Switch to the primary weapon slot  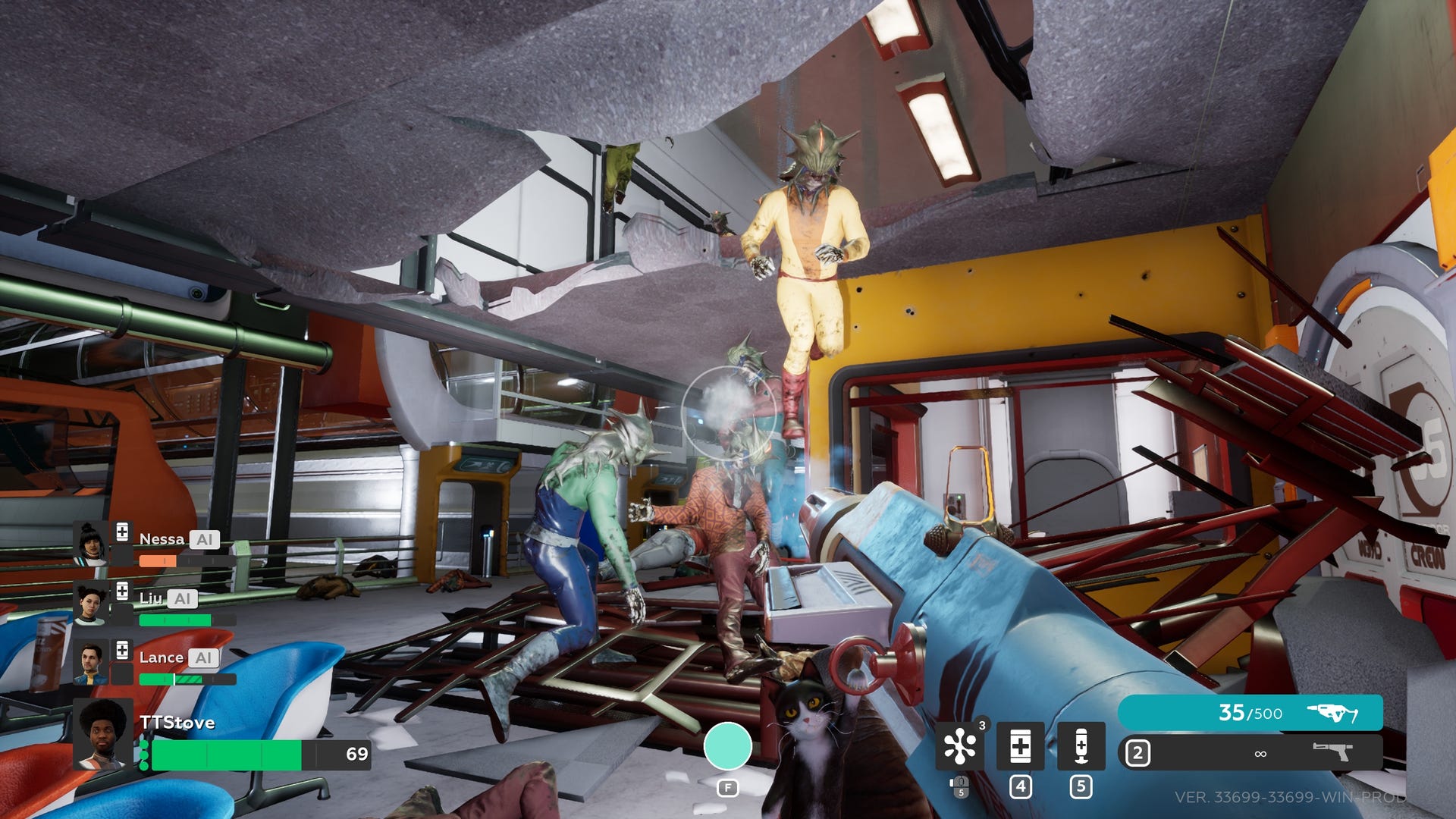pyautogui.click(x=1250, y=713)
